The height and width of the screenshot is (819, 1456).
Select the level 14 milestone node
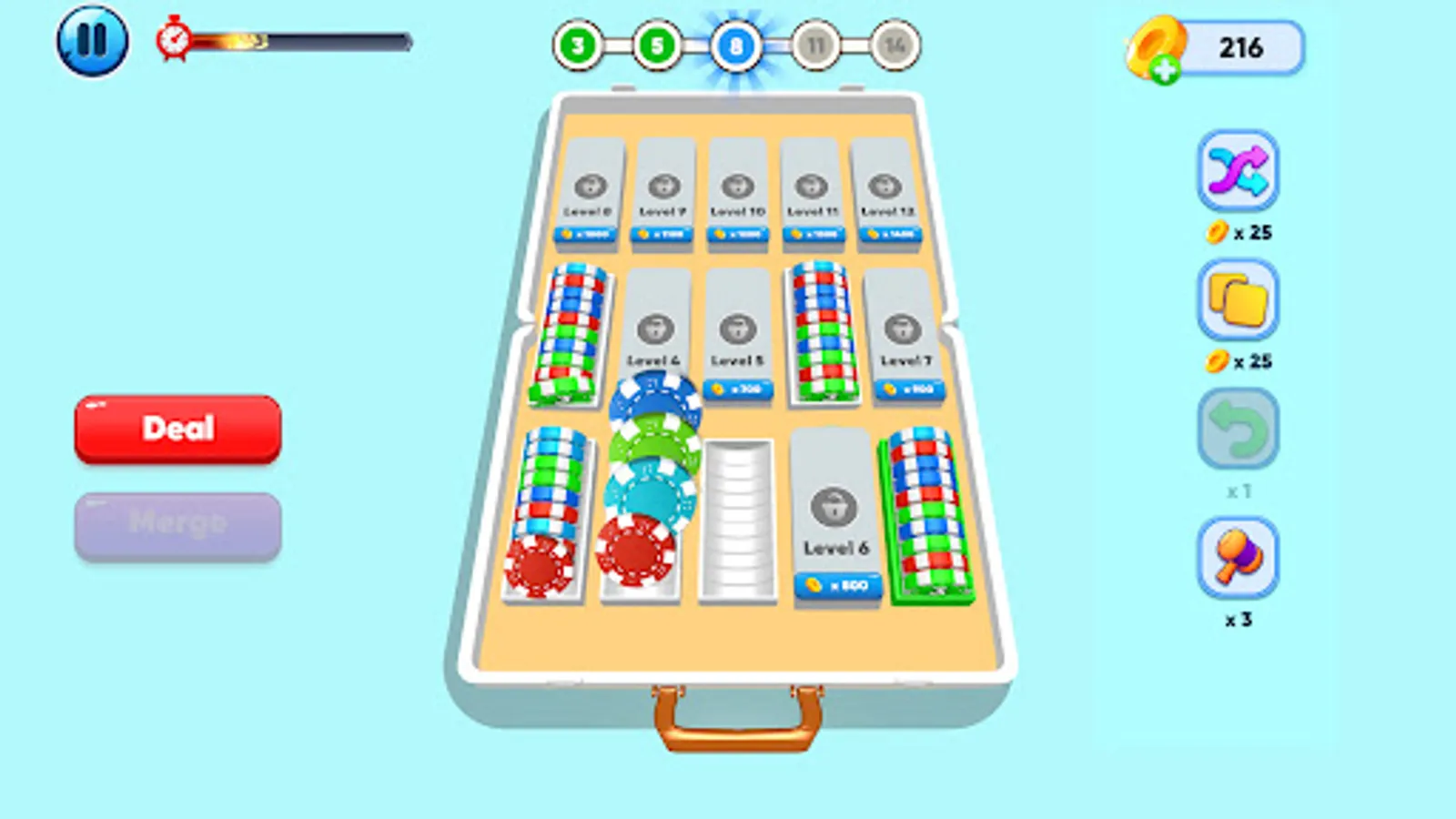pyautogui.click(x=894, y=44)
